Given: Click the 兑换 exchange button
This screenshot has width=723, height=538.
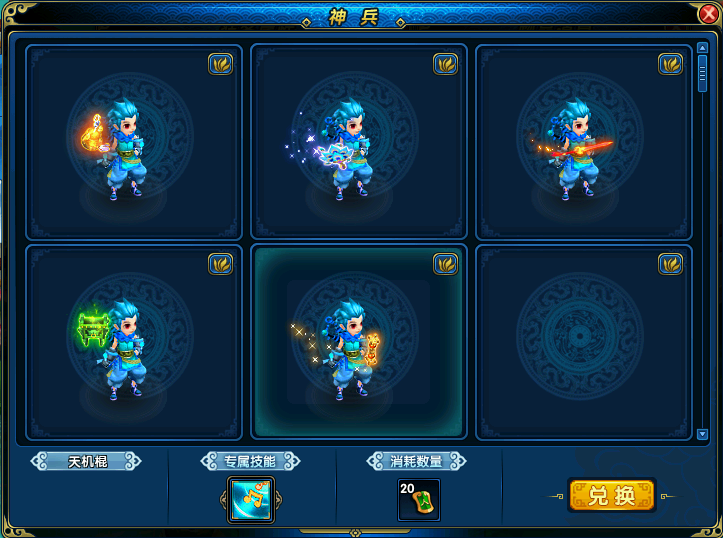Looking at the screenshot, I should pos(611,495).
